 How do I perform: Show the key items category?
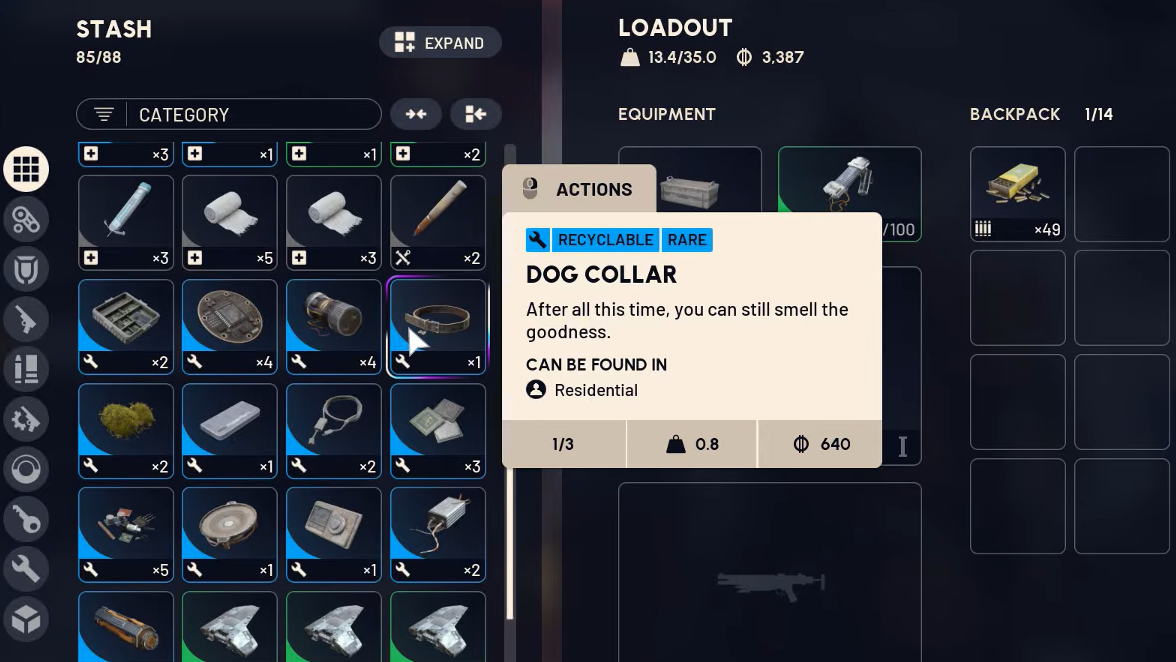point(26,519)
